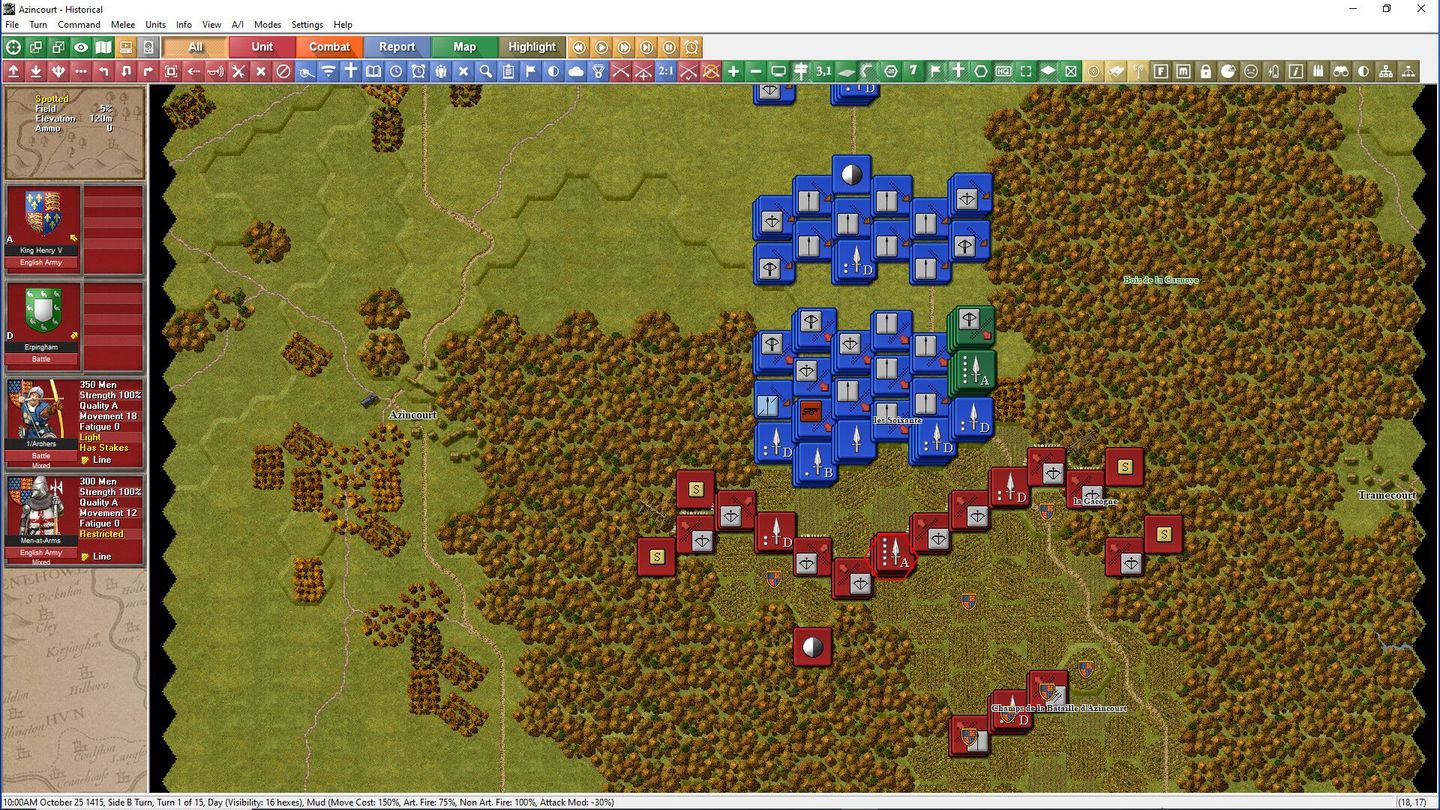The height and width of the screenshot is (810, 1440).
Task: Click the green HQ locator icon
Action: click(1004, 72)
